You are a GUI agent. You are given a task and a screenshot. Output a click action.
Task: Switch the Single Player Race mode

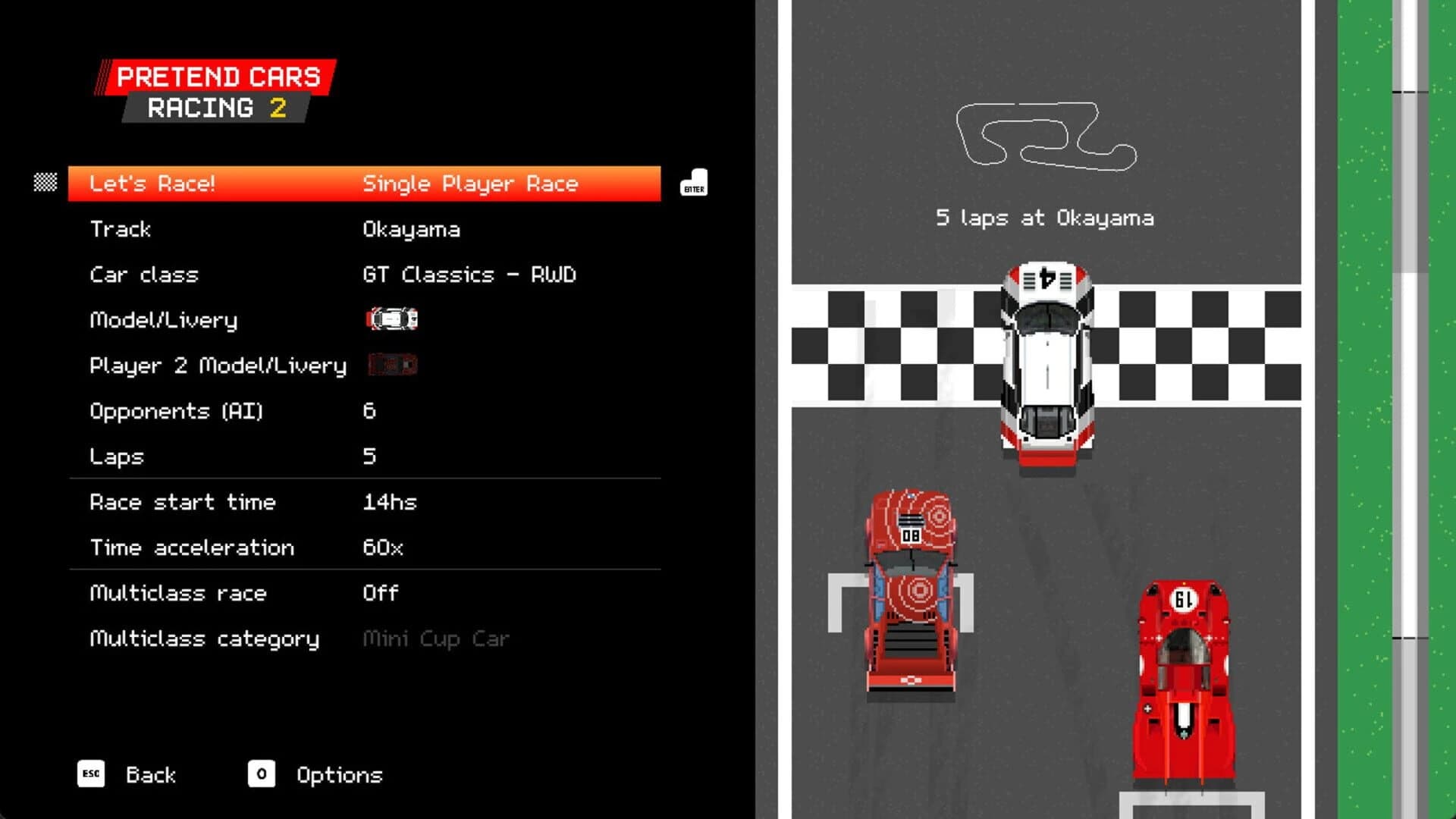point(470,183)
